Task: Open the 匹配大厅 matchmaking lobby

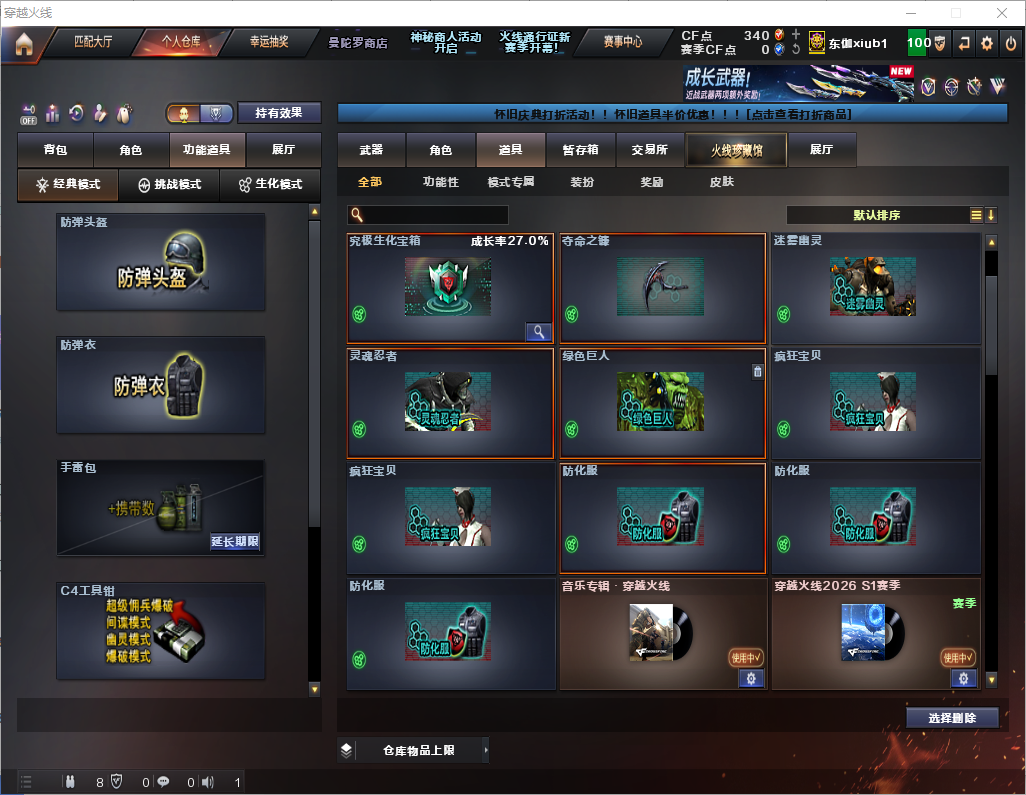Action: tap(93, 42)
